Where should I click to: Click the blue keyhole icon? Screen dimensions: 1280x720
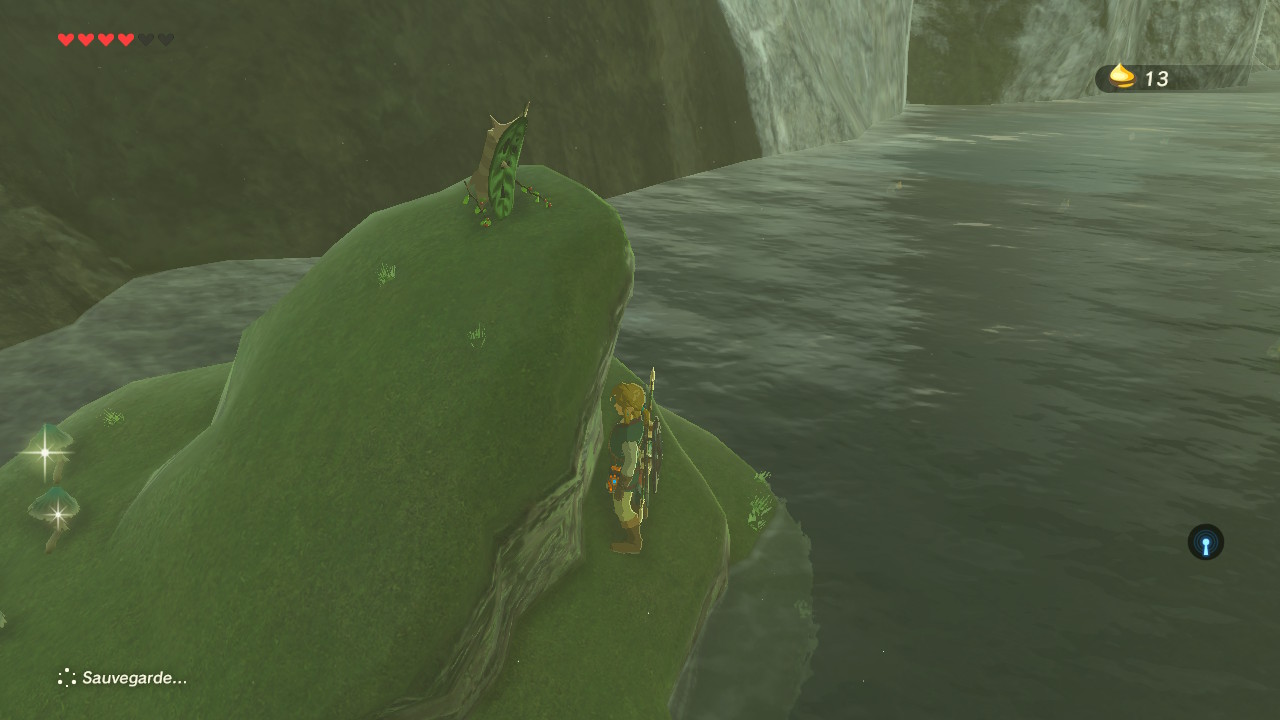(1205, 543)
